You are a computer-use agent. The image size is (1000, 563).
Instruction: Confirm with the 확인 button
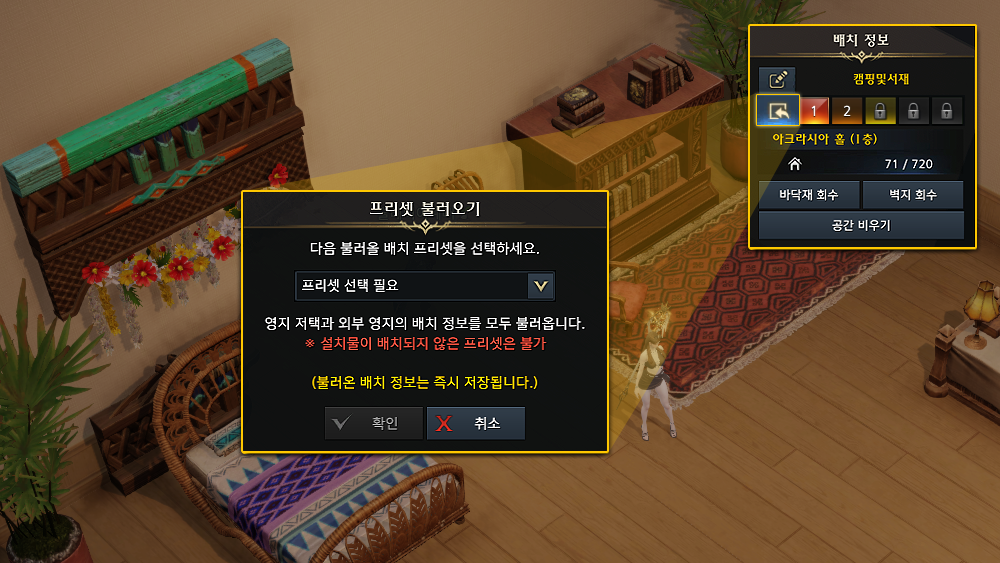374,423
